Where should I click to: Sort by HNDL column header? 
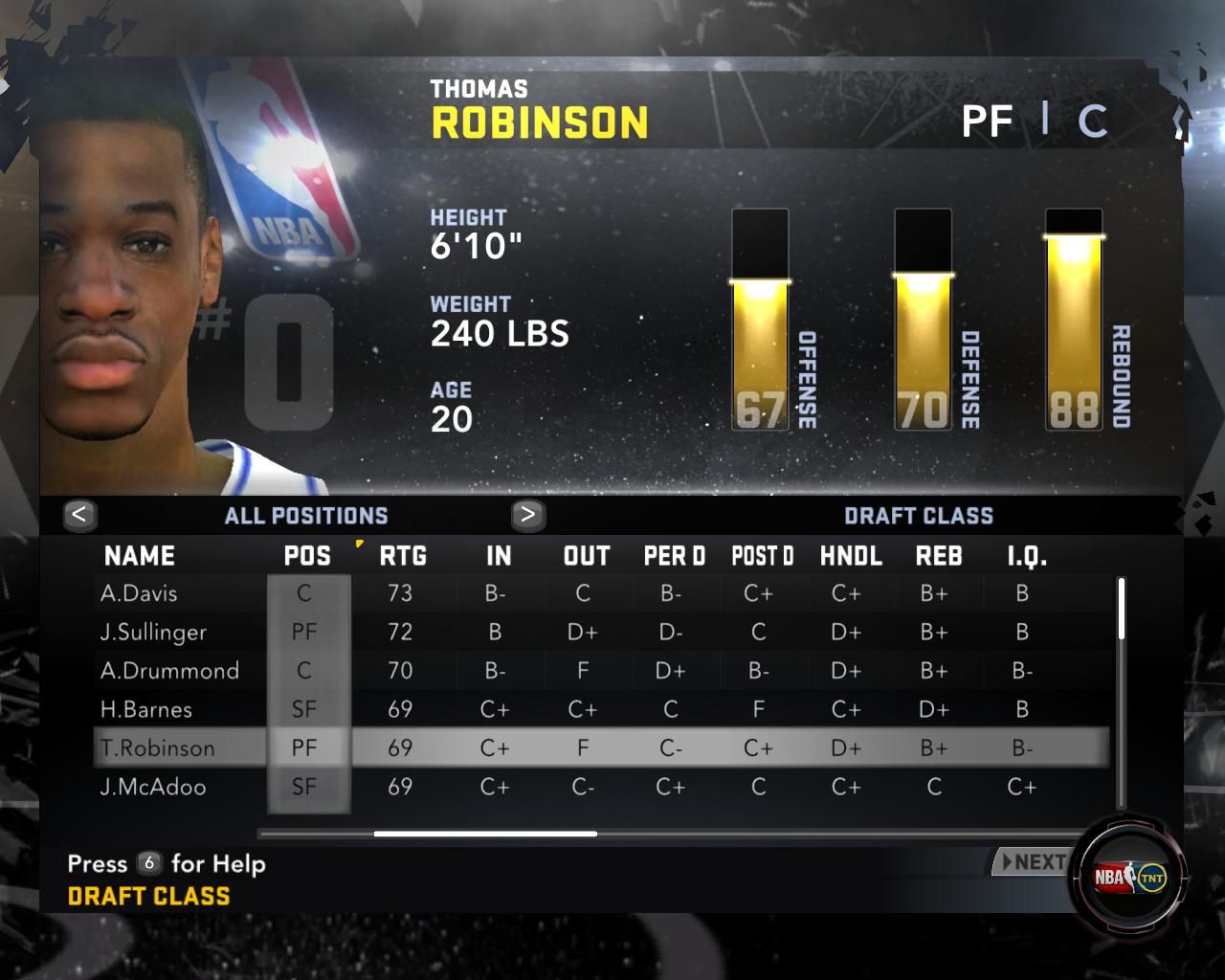(851, 556)
